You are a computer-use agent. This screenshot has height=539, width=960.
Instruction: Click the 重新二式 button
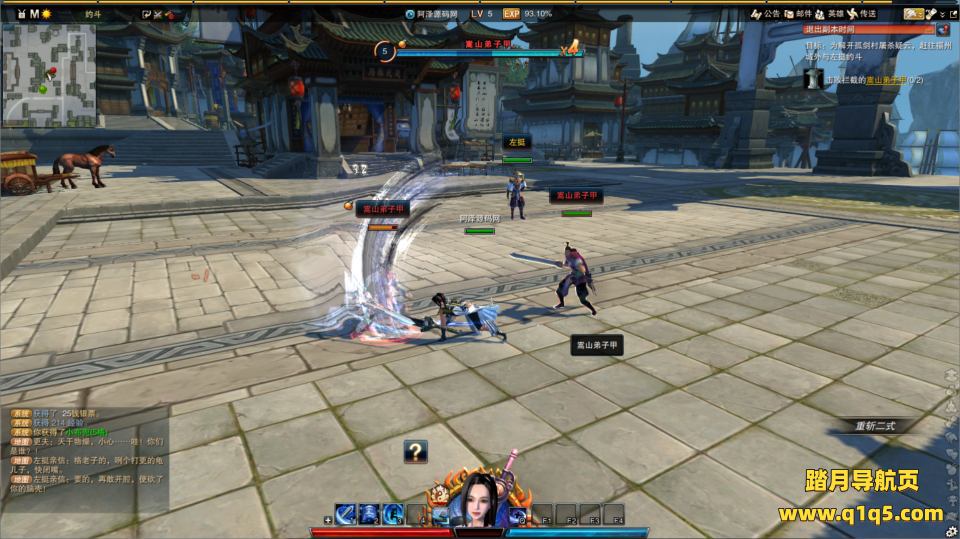pyautogui.click(x=876, y=425)
